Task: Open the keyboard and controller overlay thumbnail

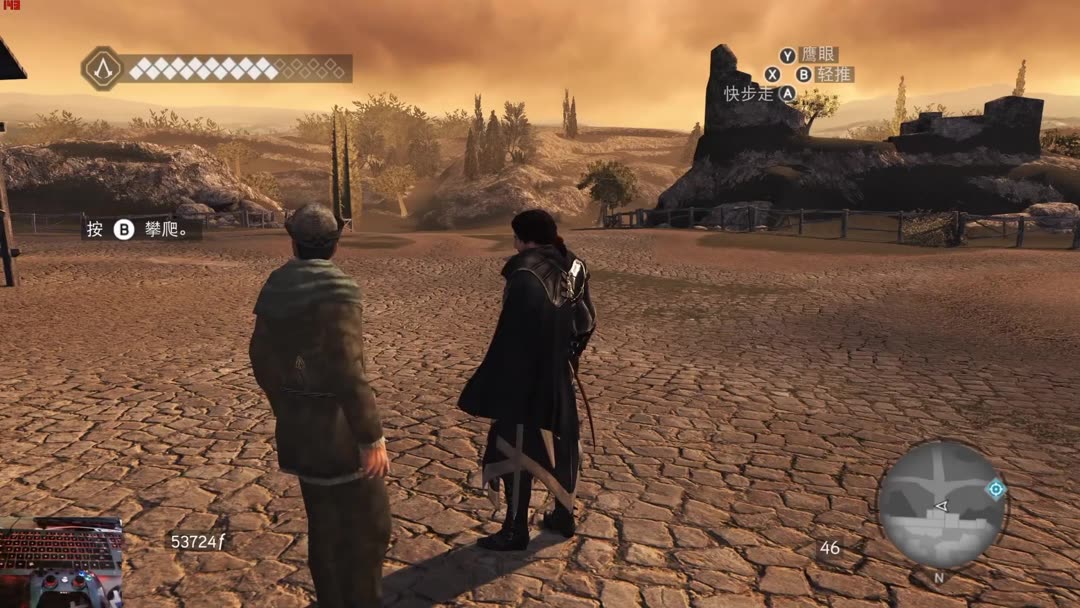Action: pyautogui.click(x=62, y=562)
